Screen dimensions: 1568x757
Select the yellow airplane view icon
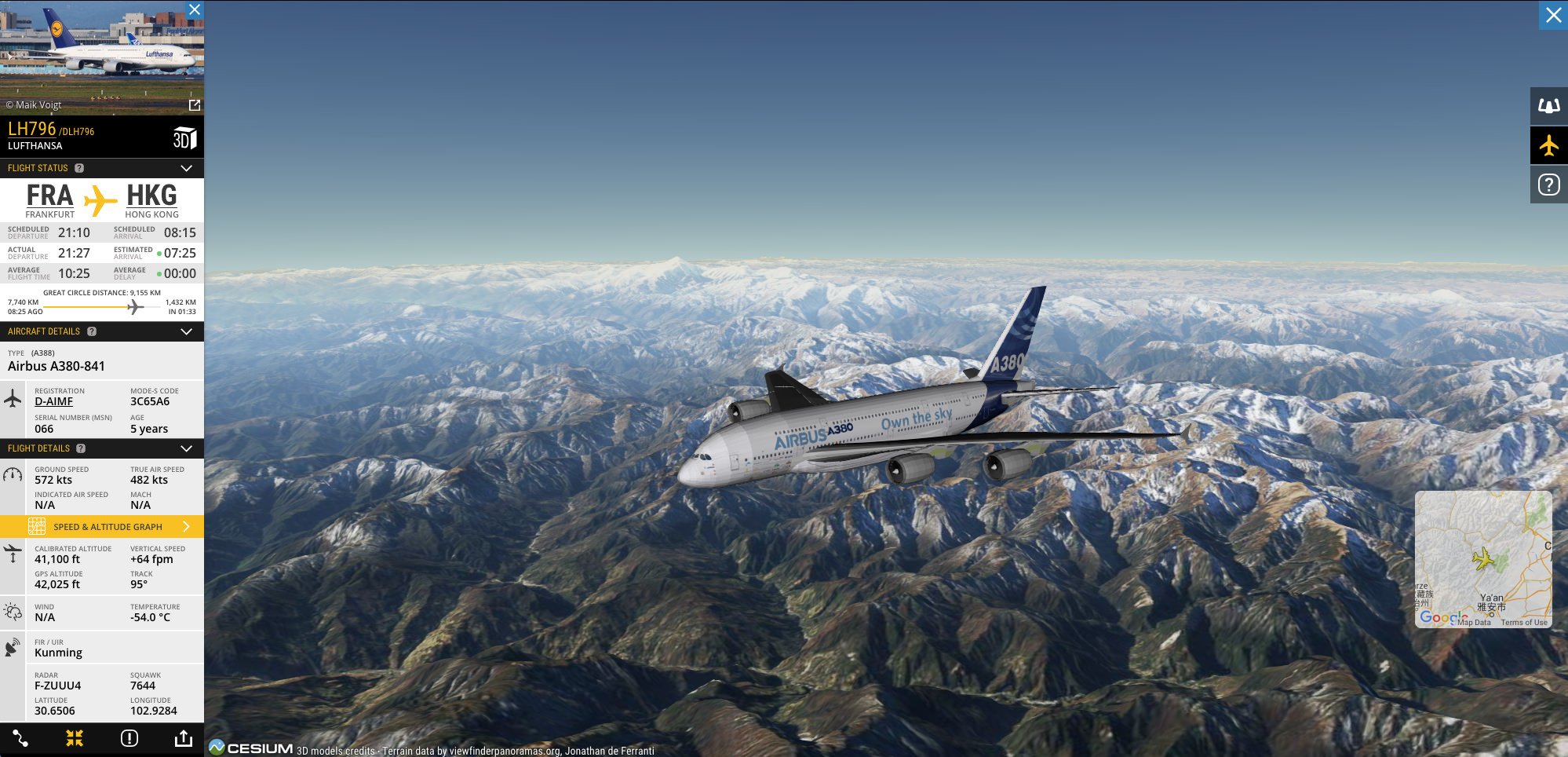(x=1548, y=145)
